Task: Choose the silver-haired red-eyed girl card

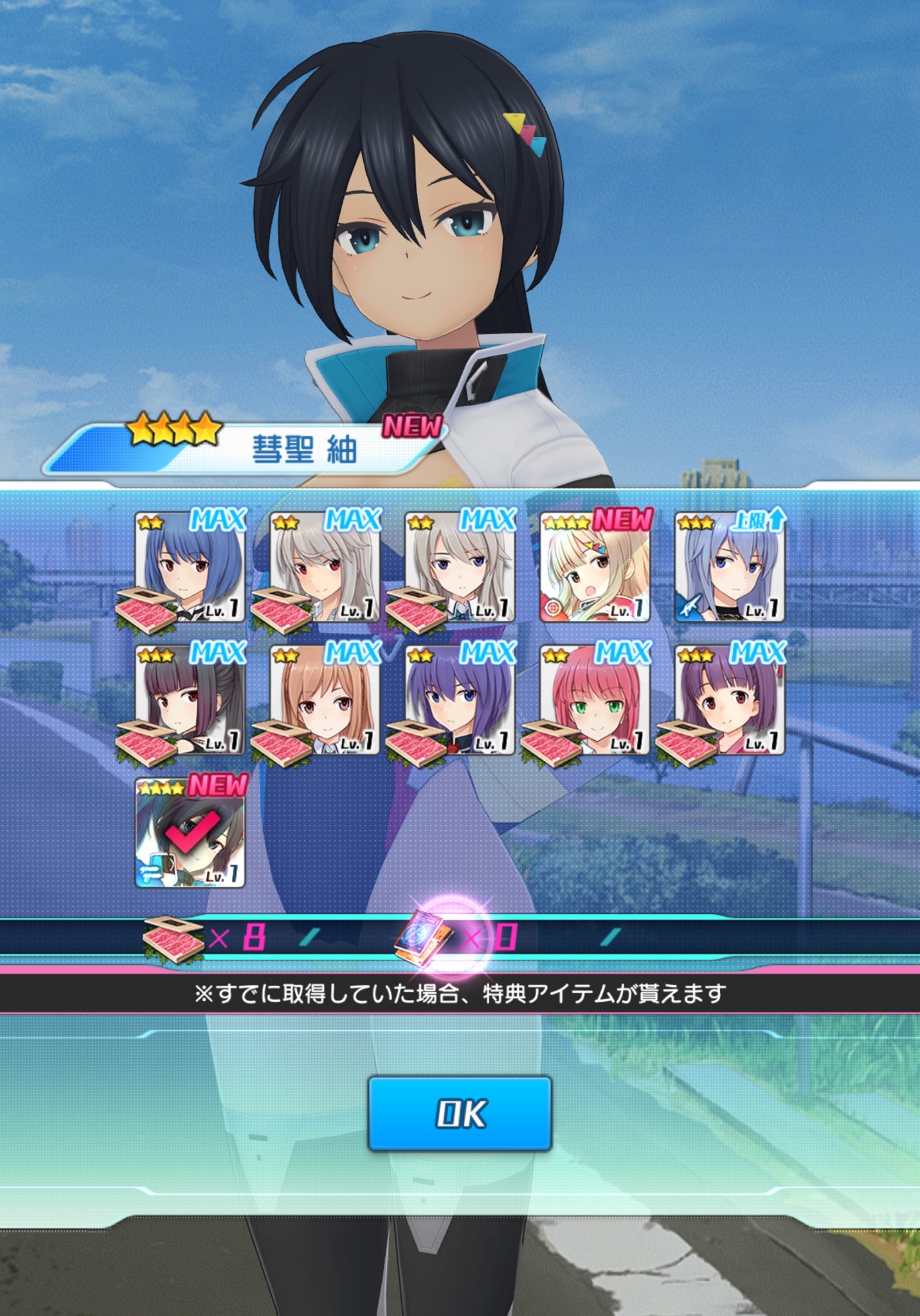Action: pyautogui.click(x=325, y=567)
